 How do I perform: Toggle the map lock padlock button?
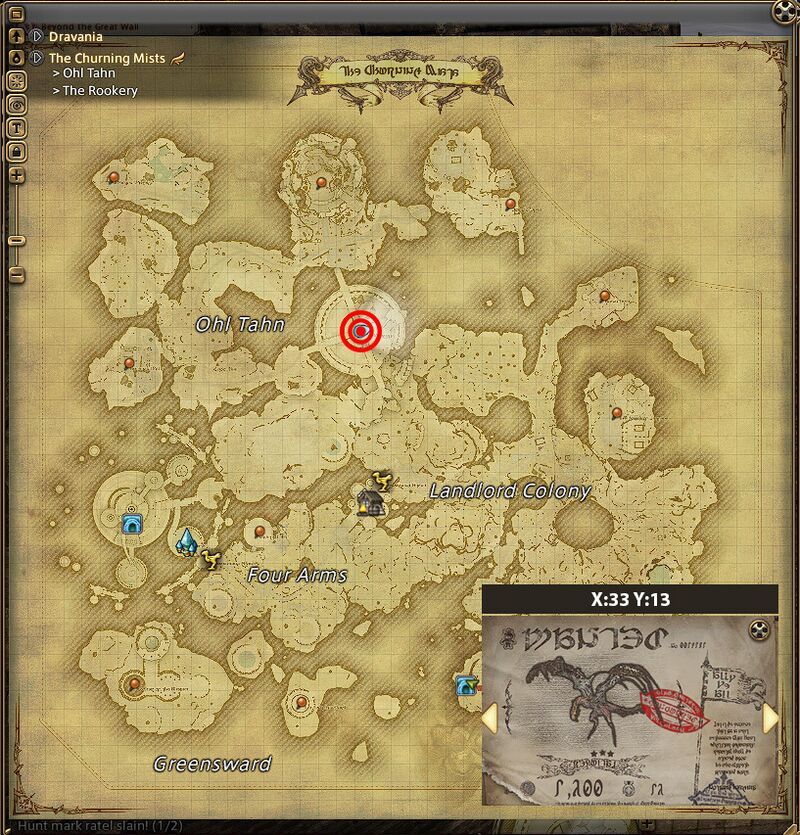click(x=17, y=150)
